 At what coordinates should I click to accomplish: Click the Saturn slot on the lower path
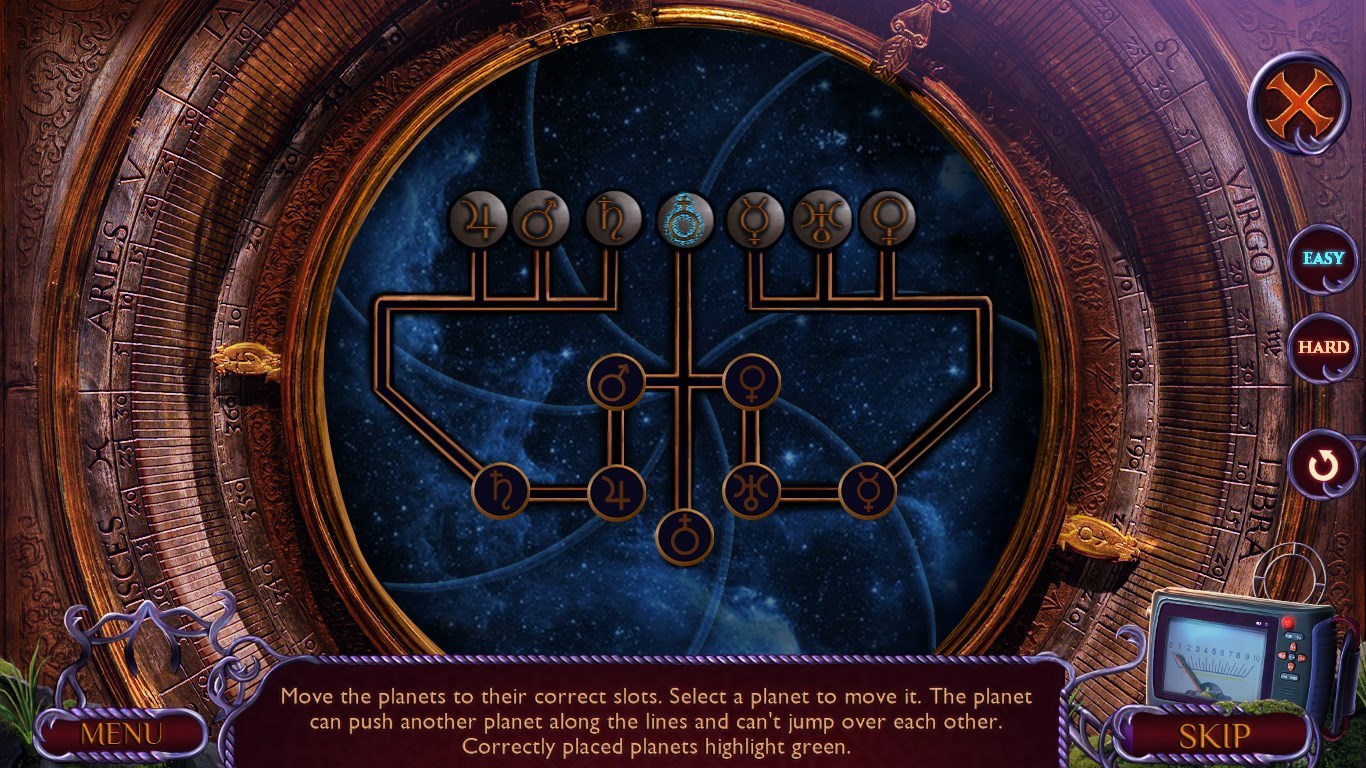tap(502, 488)
